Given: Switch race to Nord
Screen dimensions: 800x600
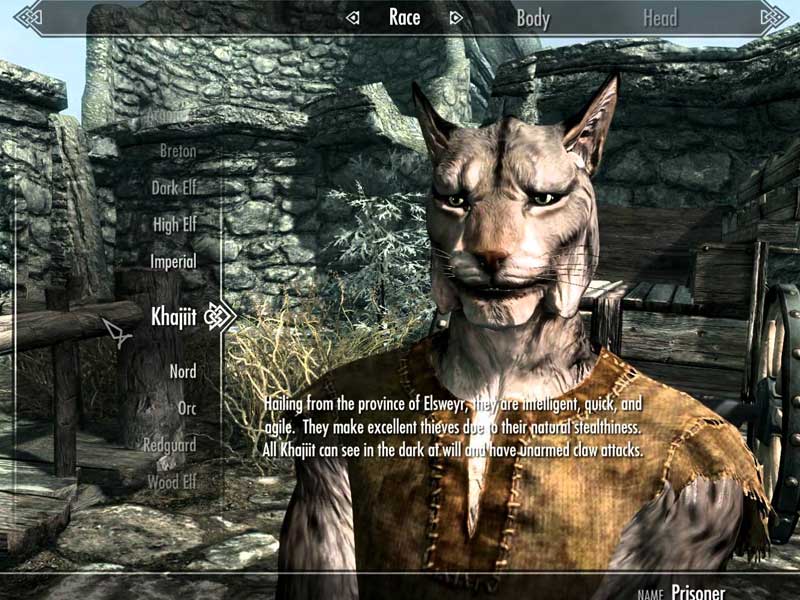Looking at the screenshot, I should pos(182,372).
